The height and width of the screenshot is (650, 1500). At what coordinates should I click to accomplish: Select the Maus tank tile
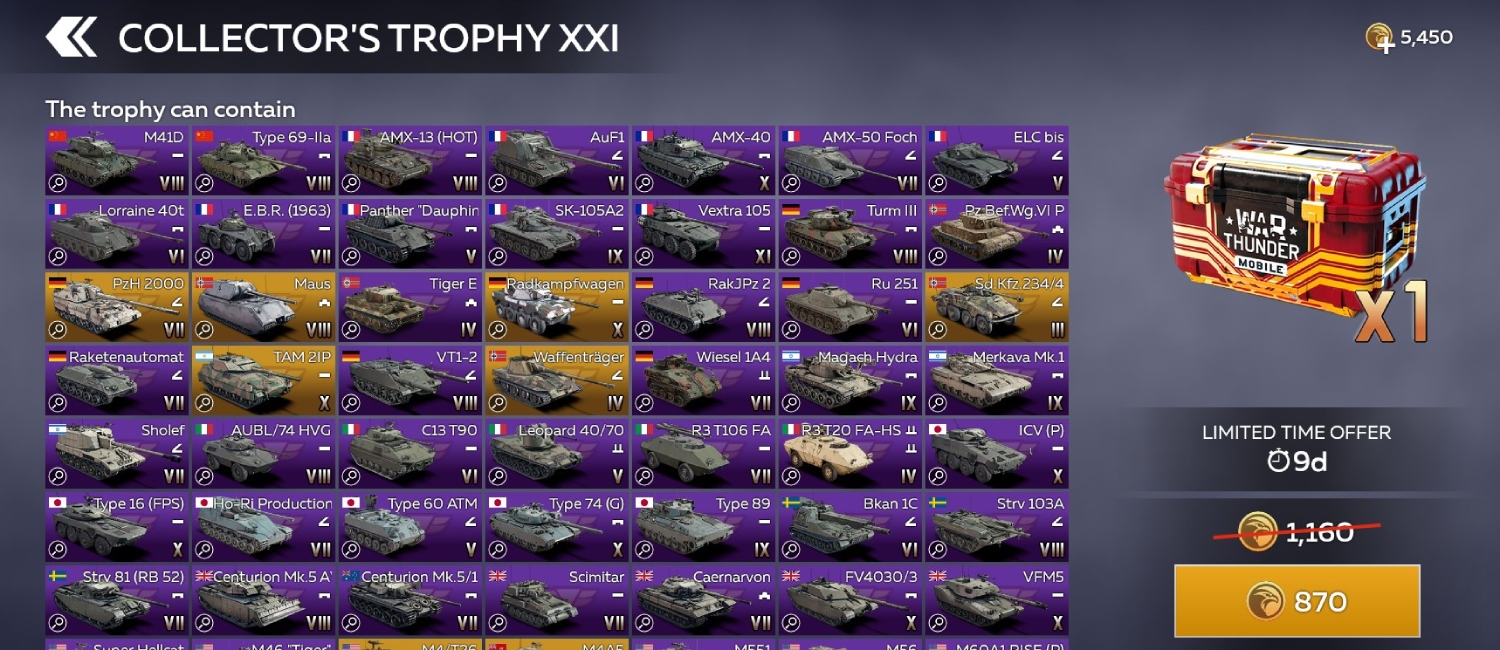[263, 307]
